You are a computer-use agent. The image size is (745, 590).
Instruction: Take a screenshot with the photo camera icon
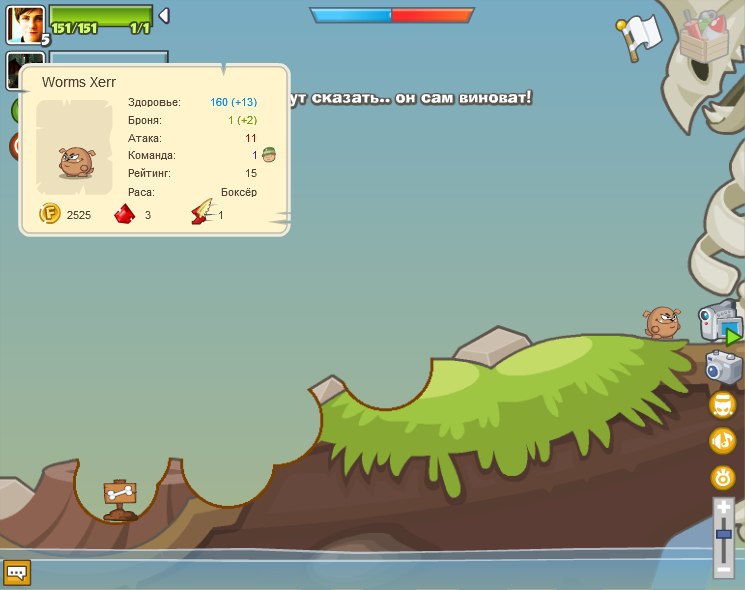tap(723, 367)
